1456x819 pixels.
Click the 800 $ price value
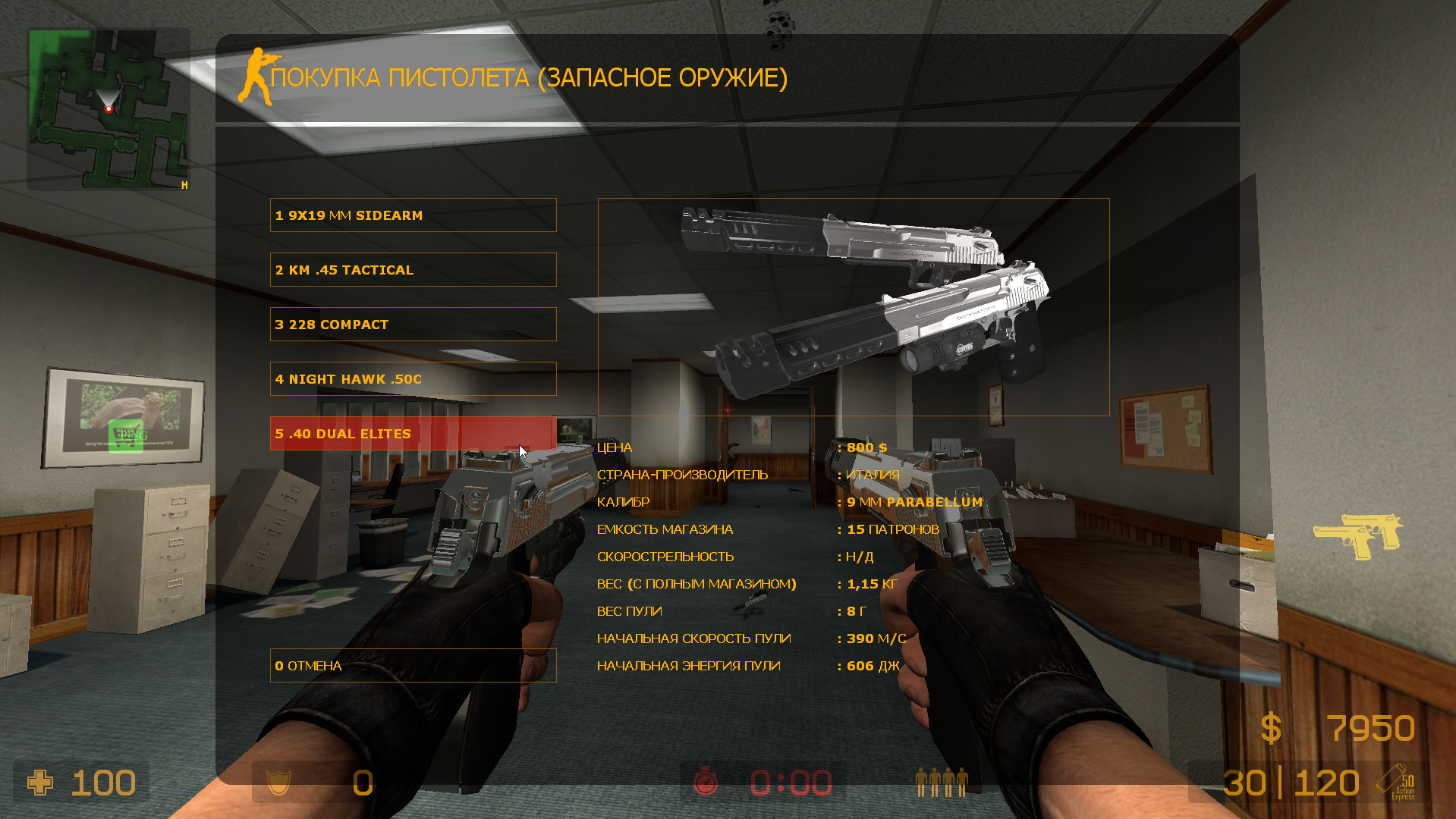pos(866,447)
